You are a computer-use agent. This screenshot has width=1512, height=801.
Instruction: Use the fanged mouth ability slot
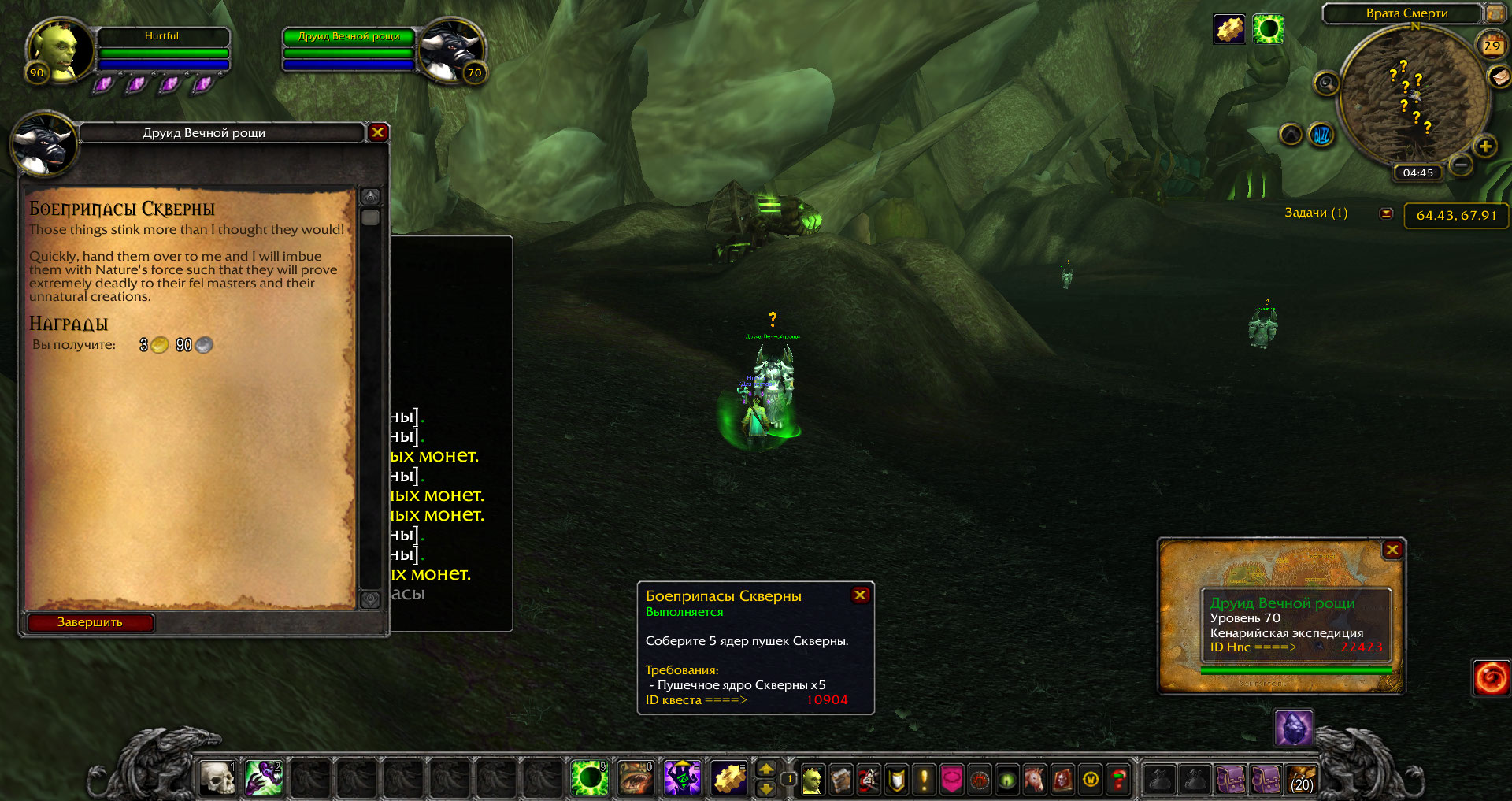(x=636, y=778)
